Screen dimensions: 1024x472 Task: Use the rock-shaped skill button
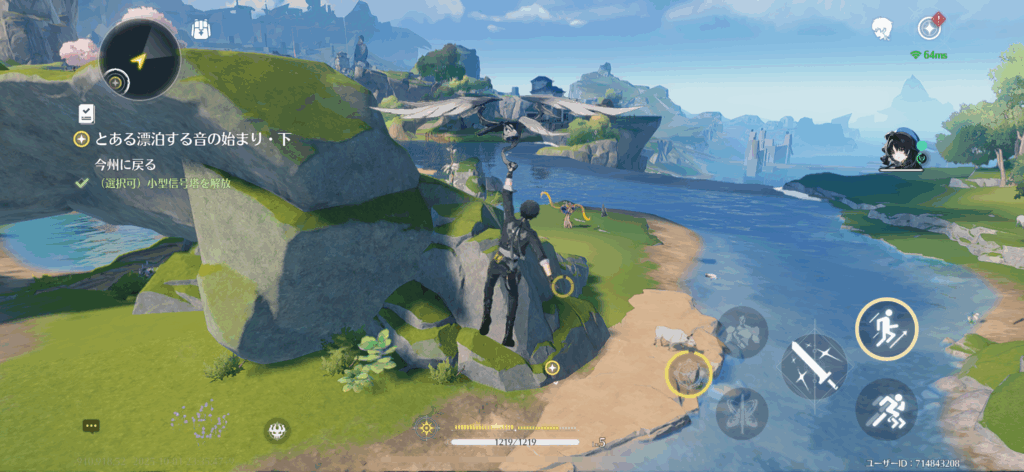coord(741,333)
